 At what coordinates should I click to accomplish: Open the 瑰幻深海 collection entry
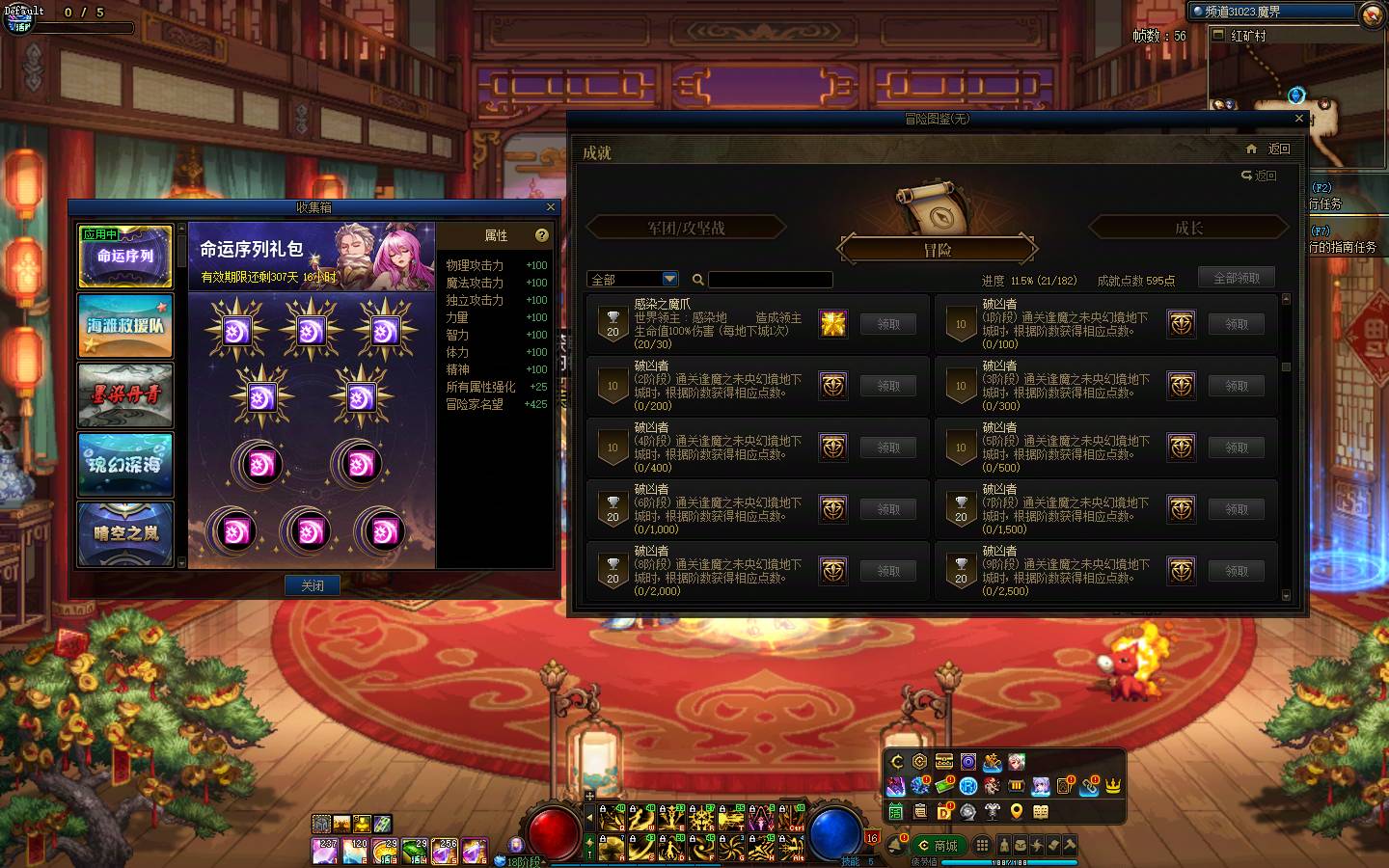[125, 464]
